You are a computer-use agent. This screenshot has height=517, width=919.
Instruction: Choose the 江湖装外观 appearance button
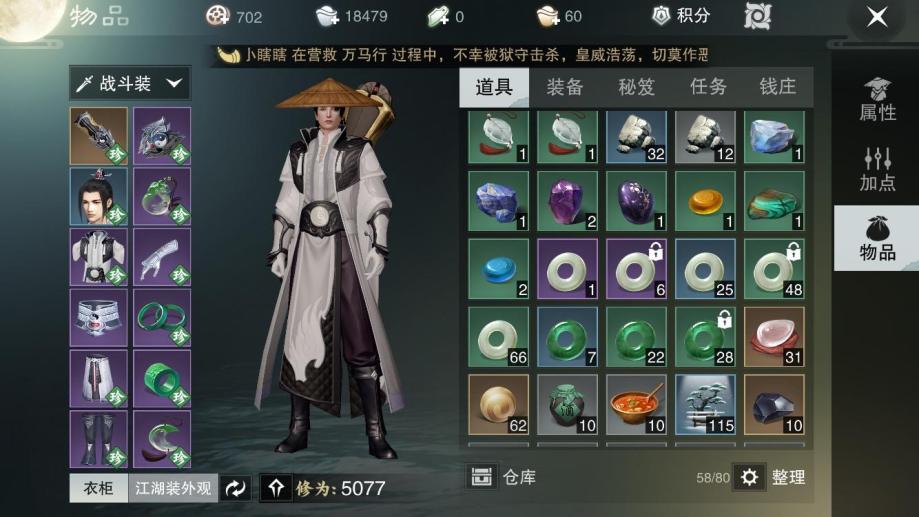click(x=173, y=488)
